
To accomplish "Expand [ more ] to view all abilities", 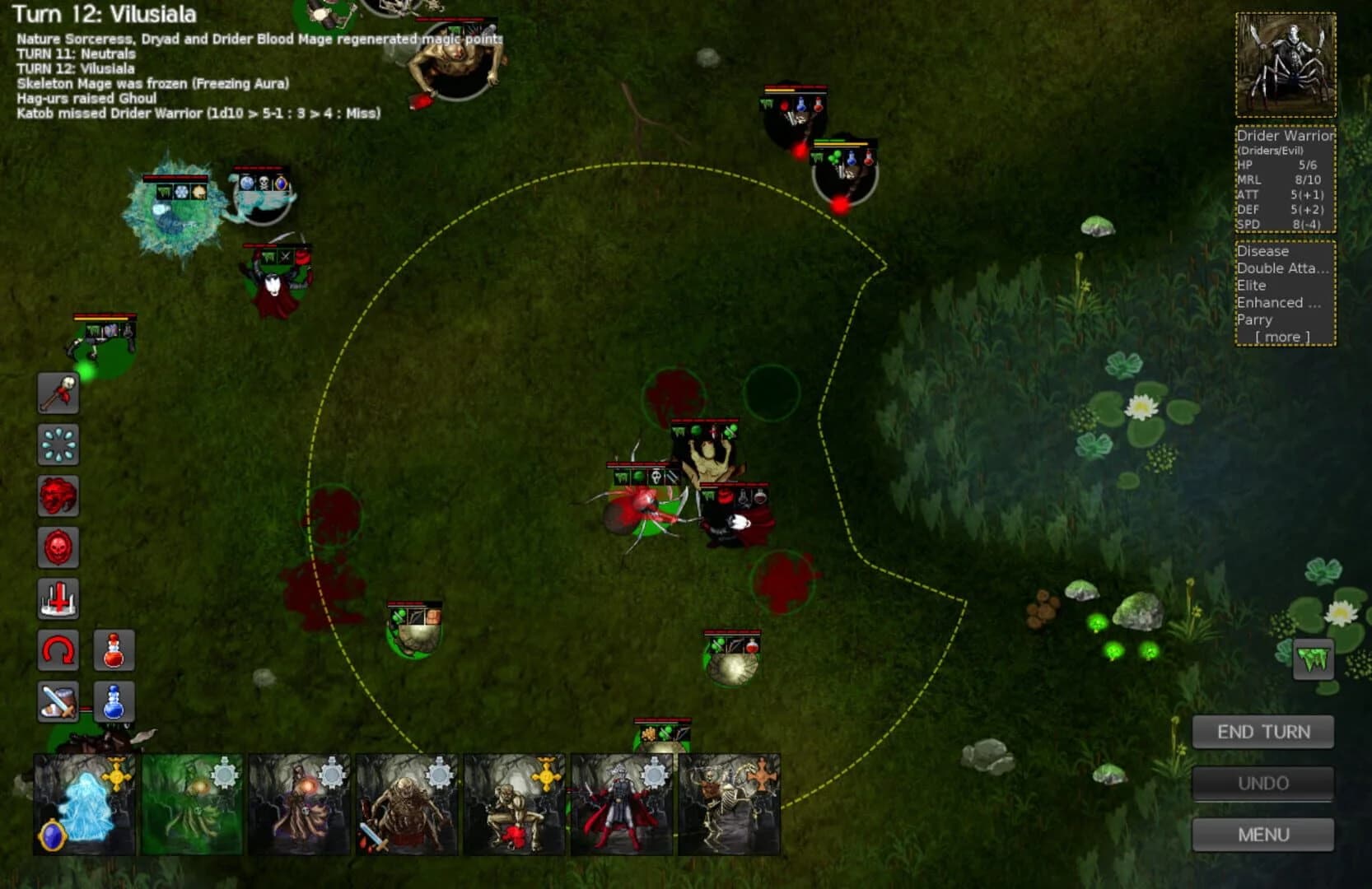I will tap(1281, 337).
